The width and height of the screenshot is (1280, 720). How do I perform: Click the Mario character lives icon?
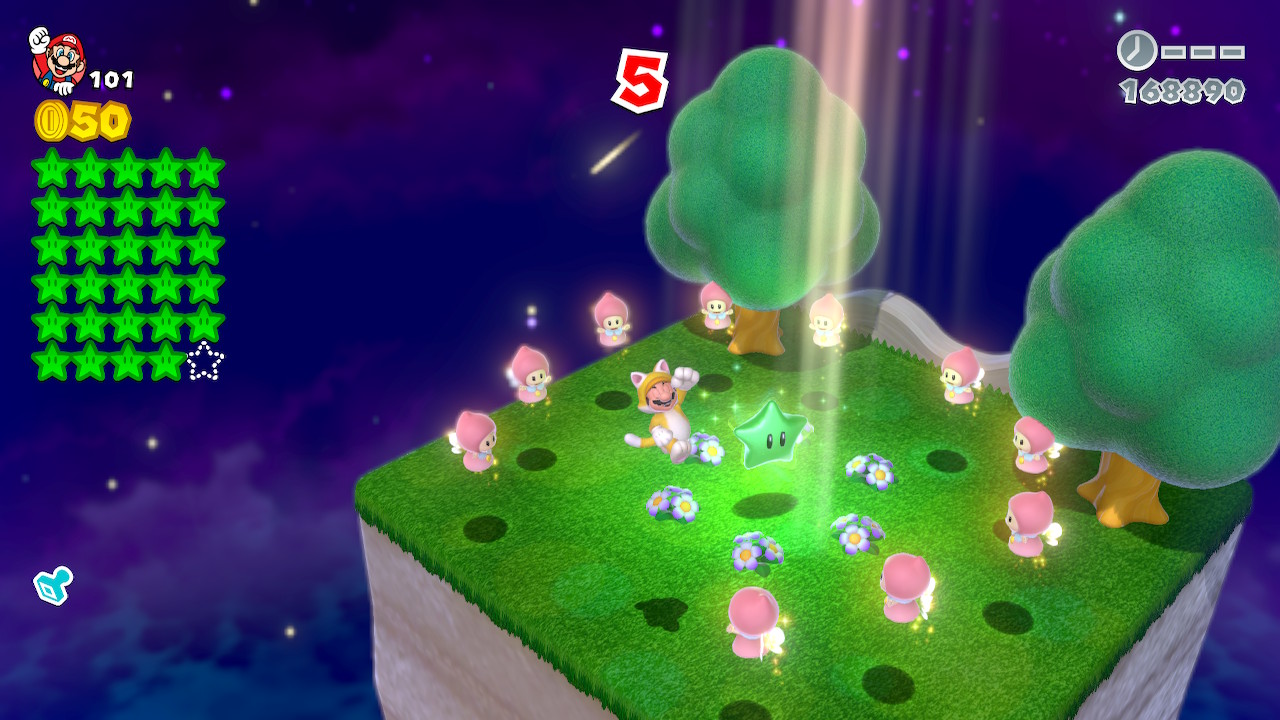coord(58,60)
